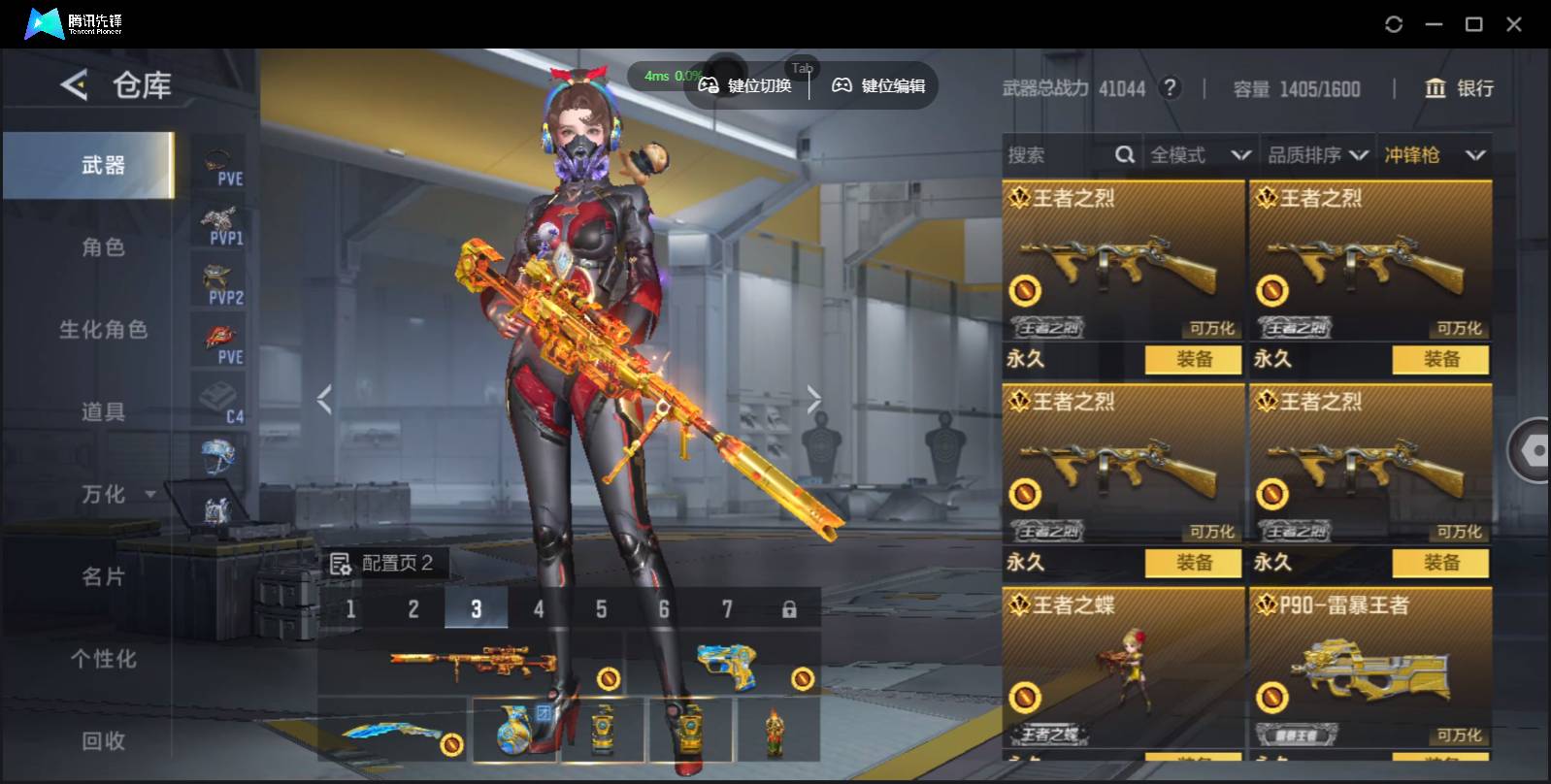The height and width of the screenshot is (784, 1551).
Task: Open the 全模式 mode dropdown
Action: coord(1200,155)
